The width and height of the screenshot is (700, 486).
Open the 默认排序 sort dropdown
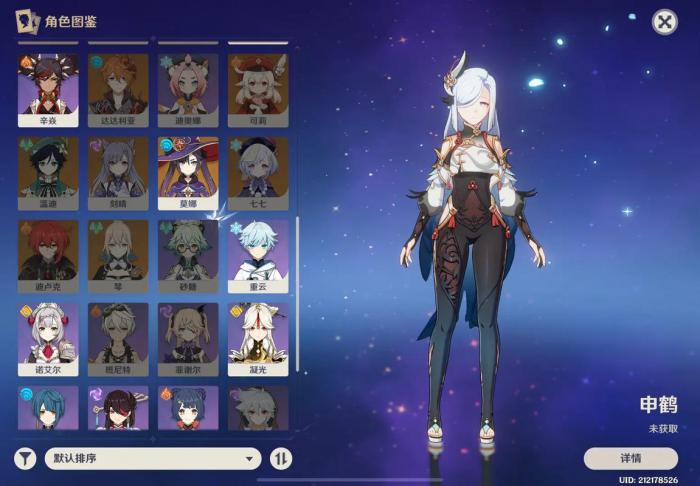[152, 459]
